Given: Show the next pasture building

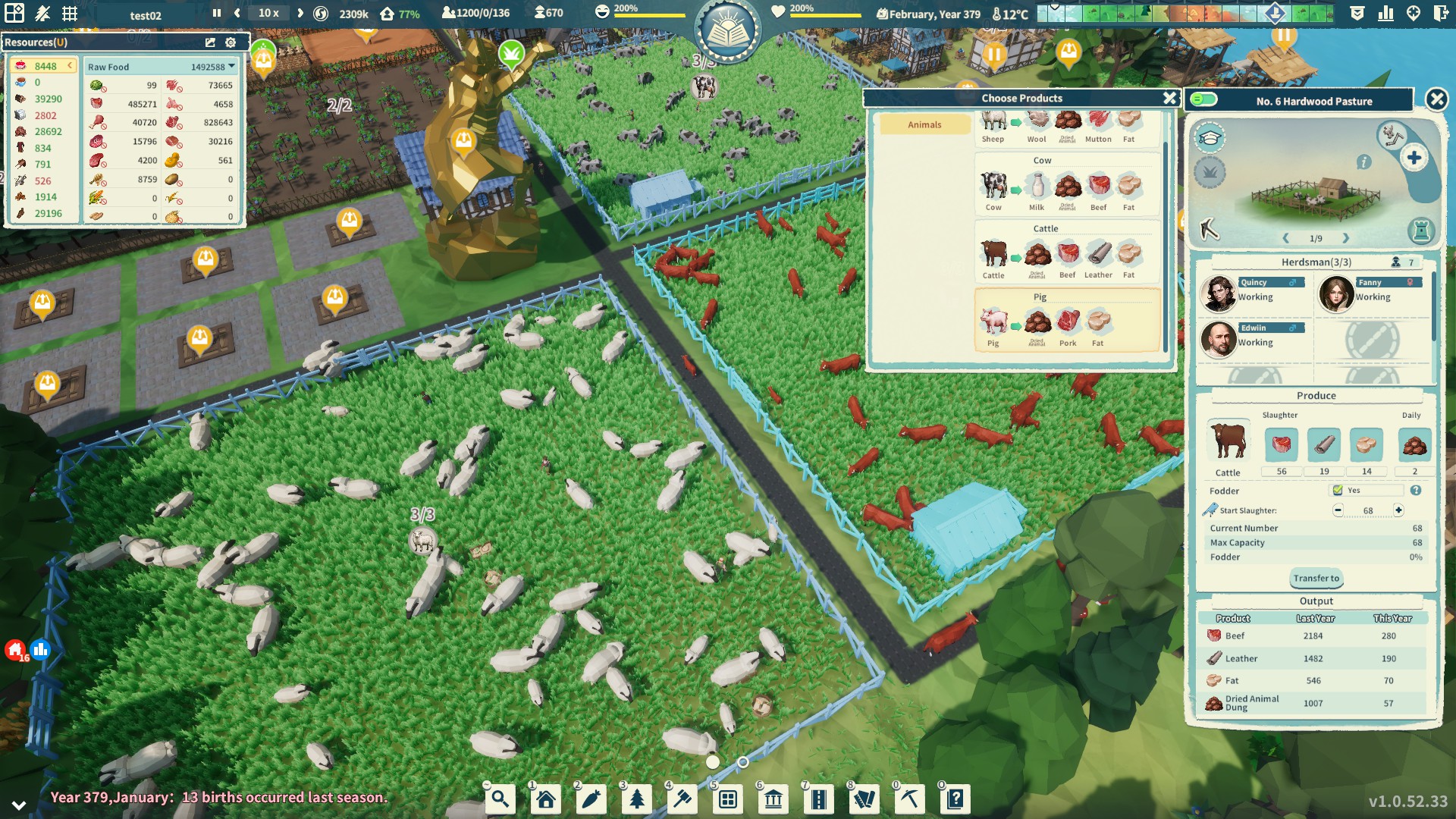Looking at the screenshot, I should (1346, 238).
